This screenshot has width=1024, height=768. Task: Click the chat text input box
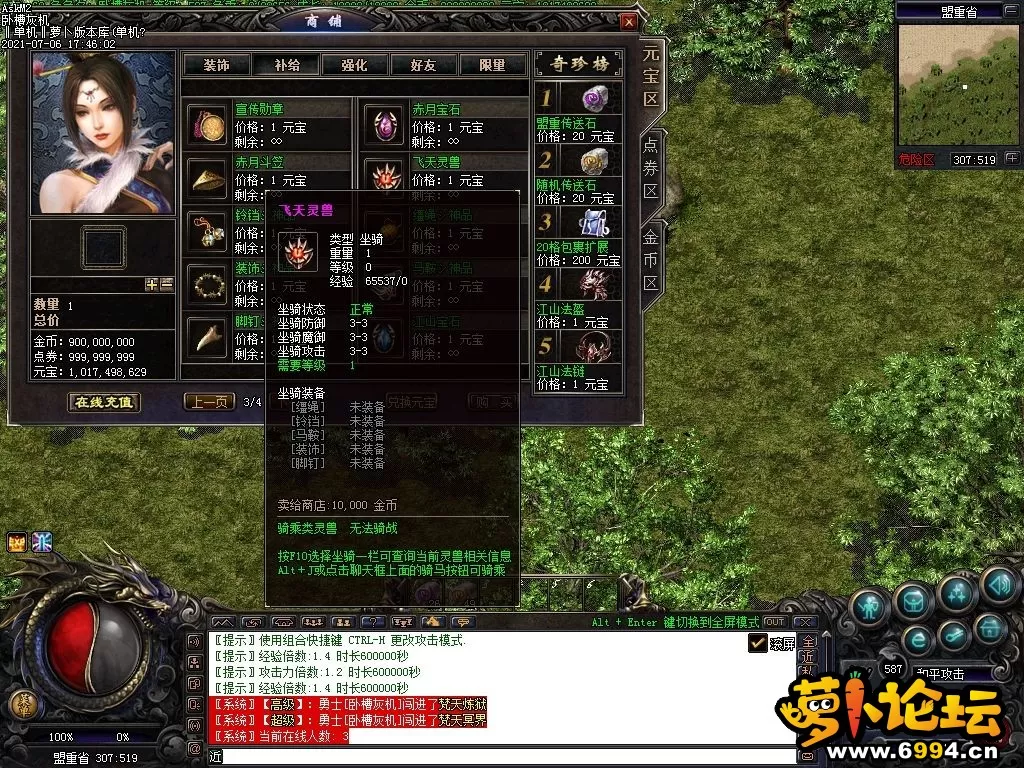tap(500, 757)
